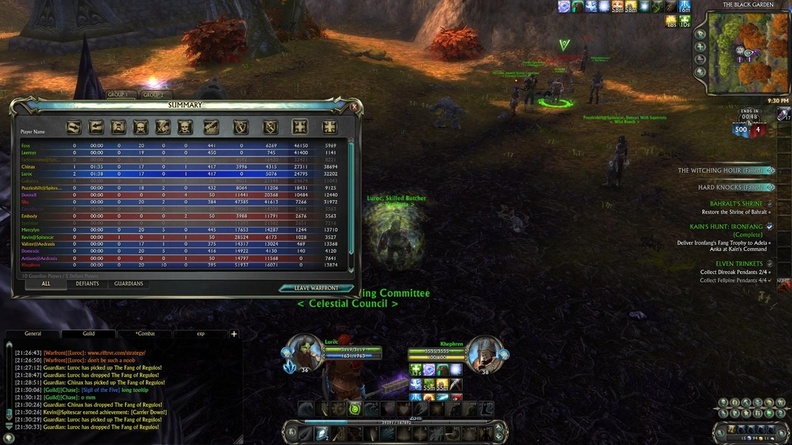The height and width of the screenshot is (445, 792).
Task: Leave the warfront via the Leave Warfront button
Action: [315, 289]
